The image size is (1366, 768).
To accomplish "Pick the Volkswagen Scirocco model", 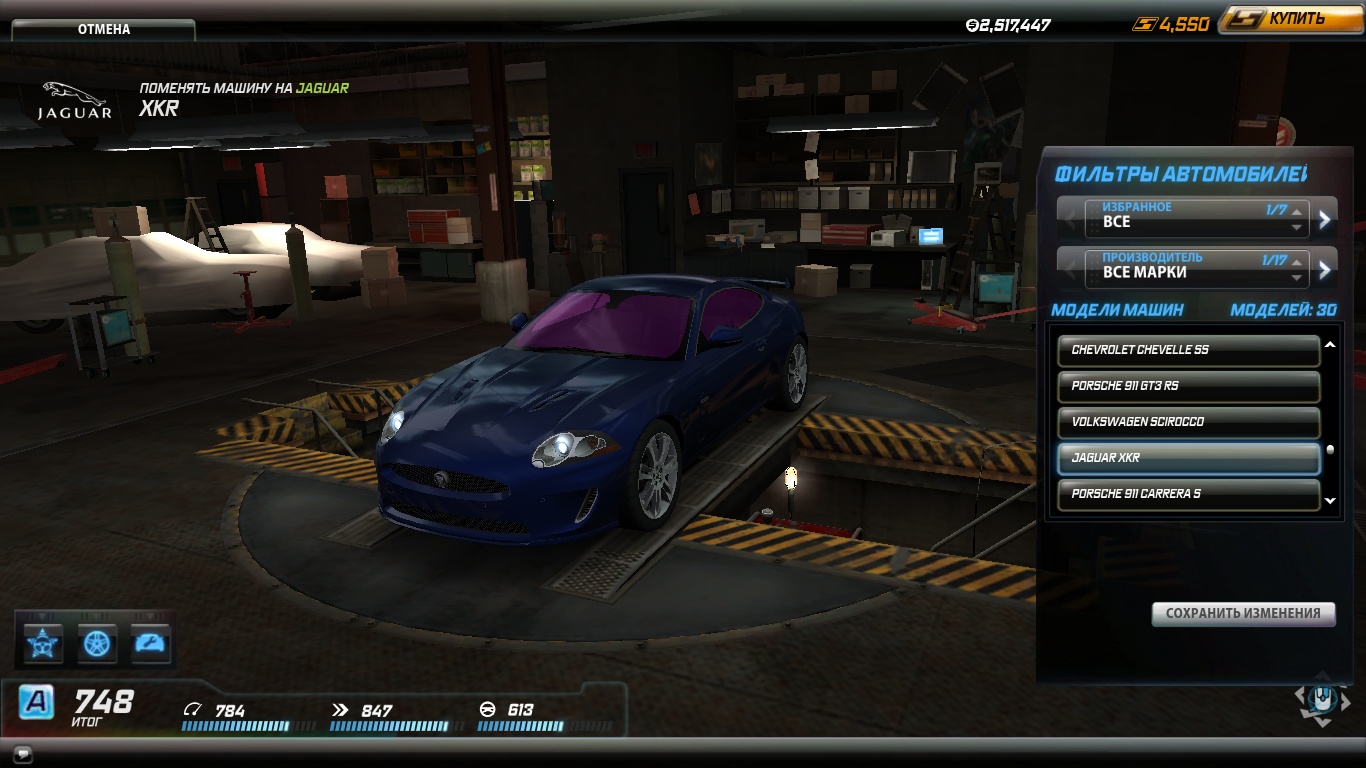I will pyautogui.click(x=1188, y=422).
